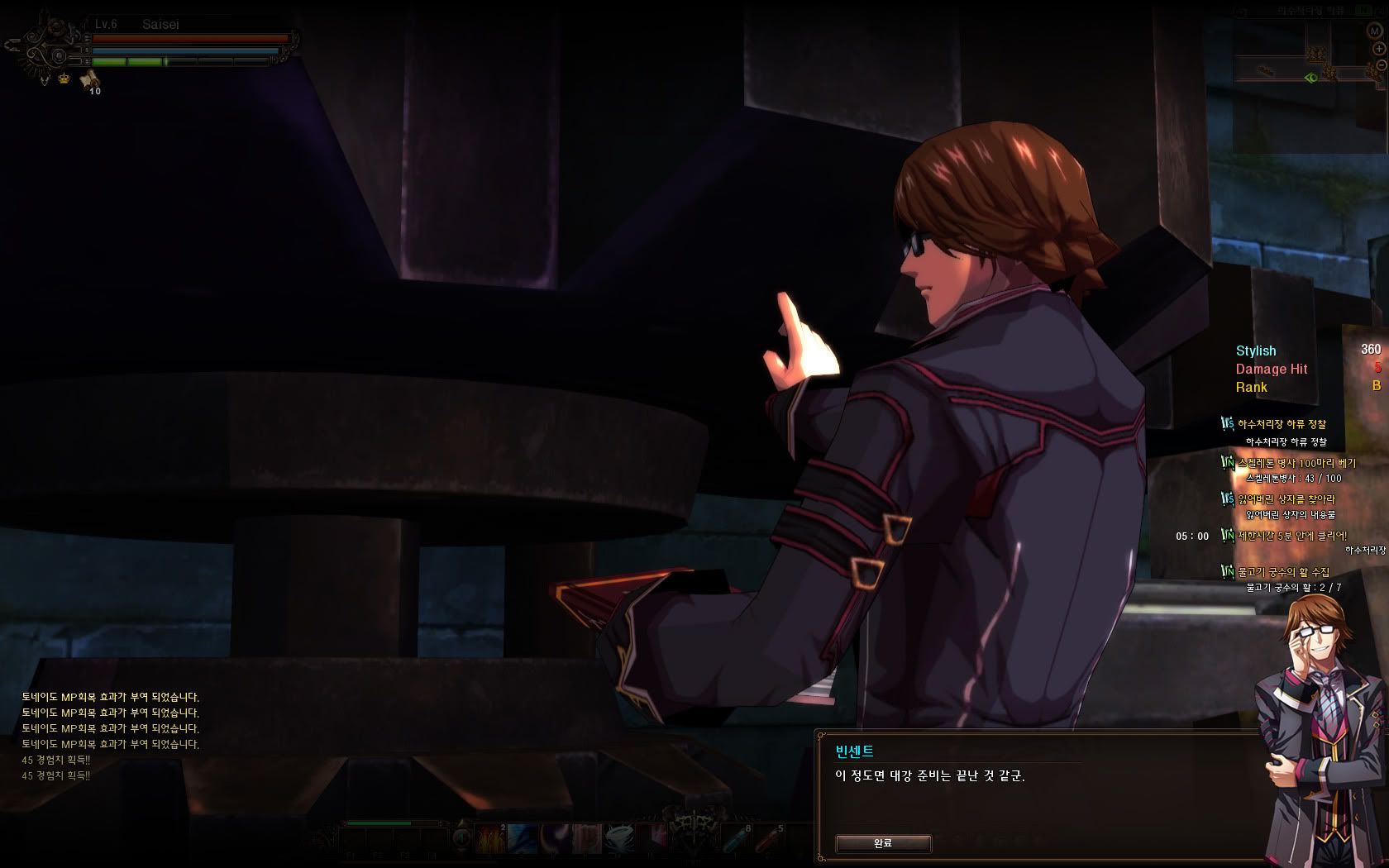Select the scroll buff icon showing 10
This screenshot has height=868, width=1389.
point(89,80)
